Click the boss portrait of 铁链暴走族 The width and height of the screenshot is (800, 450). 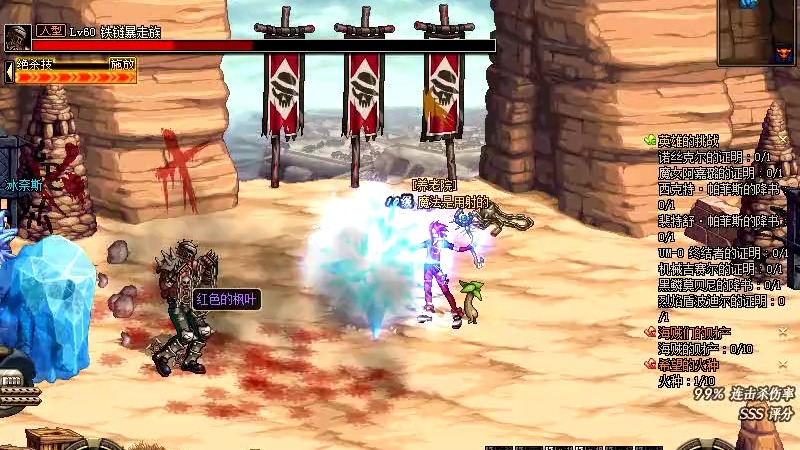[17, 38]
